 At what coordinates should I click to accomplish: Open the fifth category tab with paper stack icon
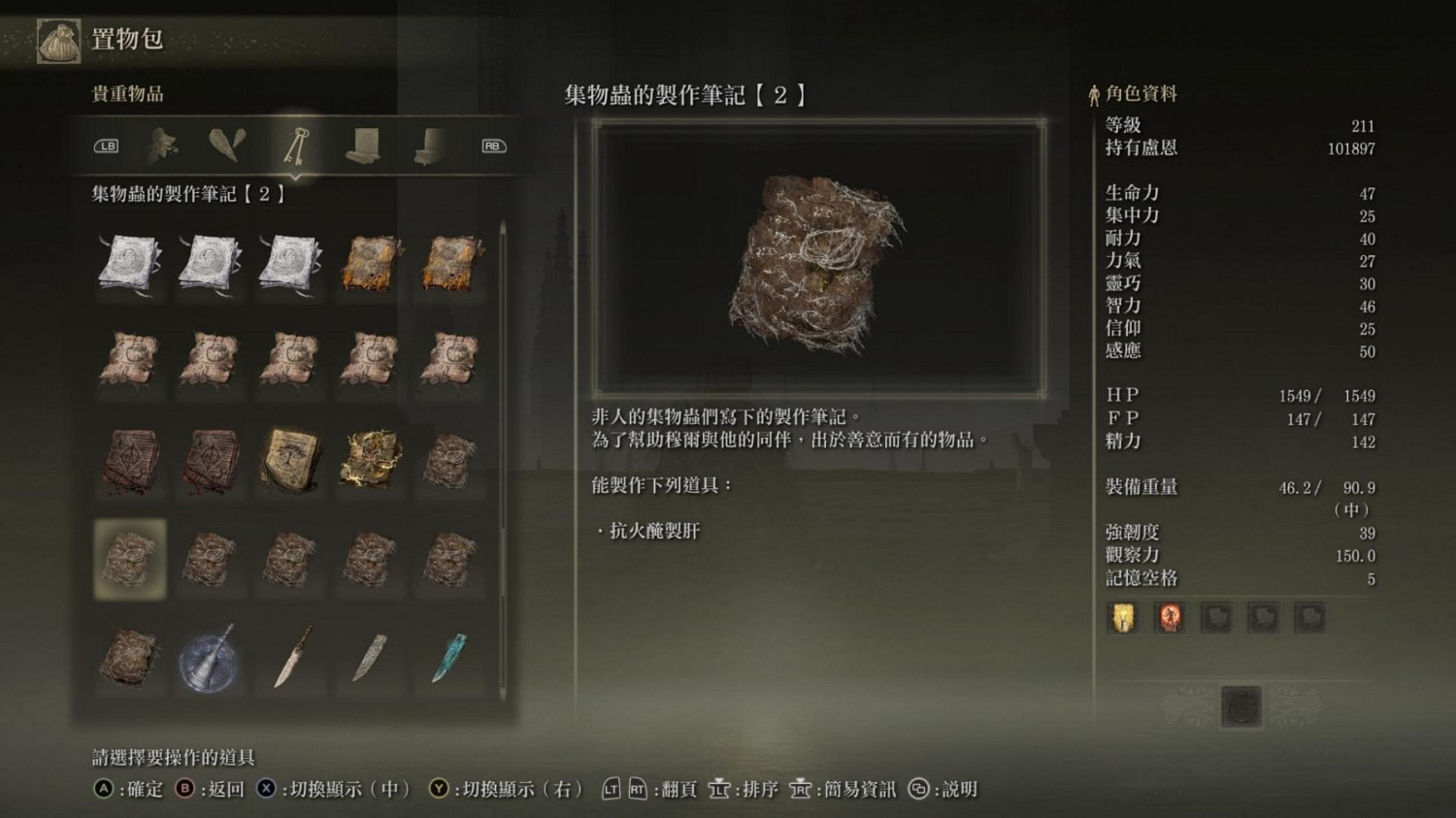[x=428, y=147]
